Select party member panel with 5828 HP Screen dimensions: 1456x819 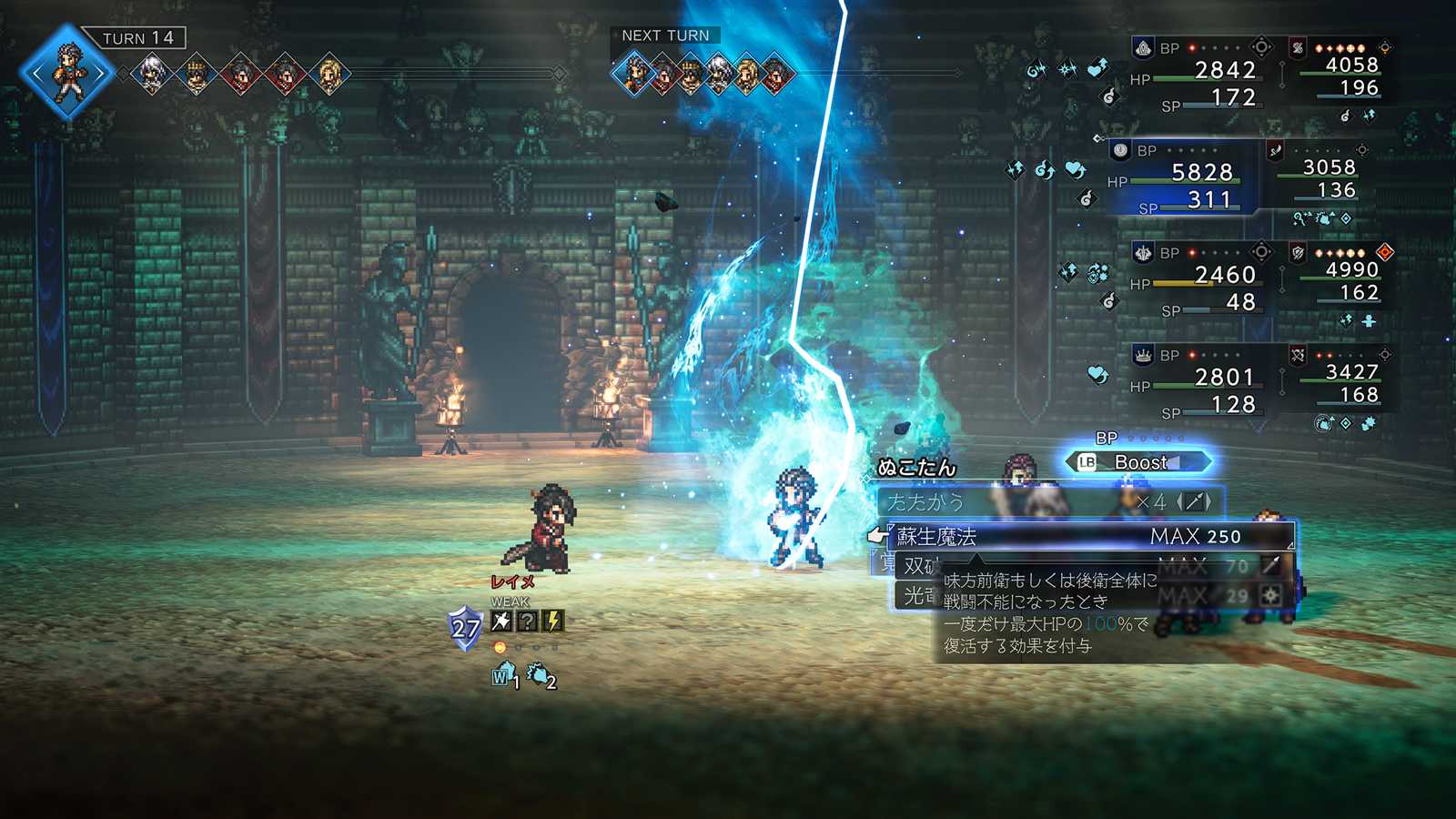[x=1181, y=179]
